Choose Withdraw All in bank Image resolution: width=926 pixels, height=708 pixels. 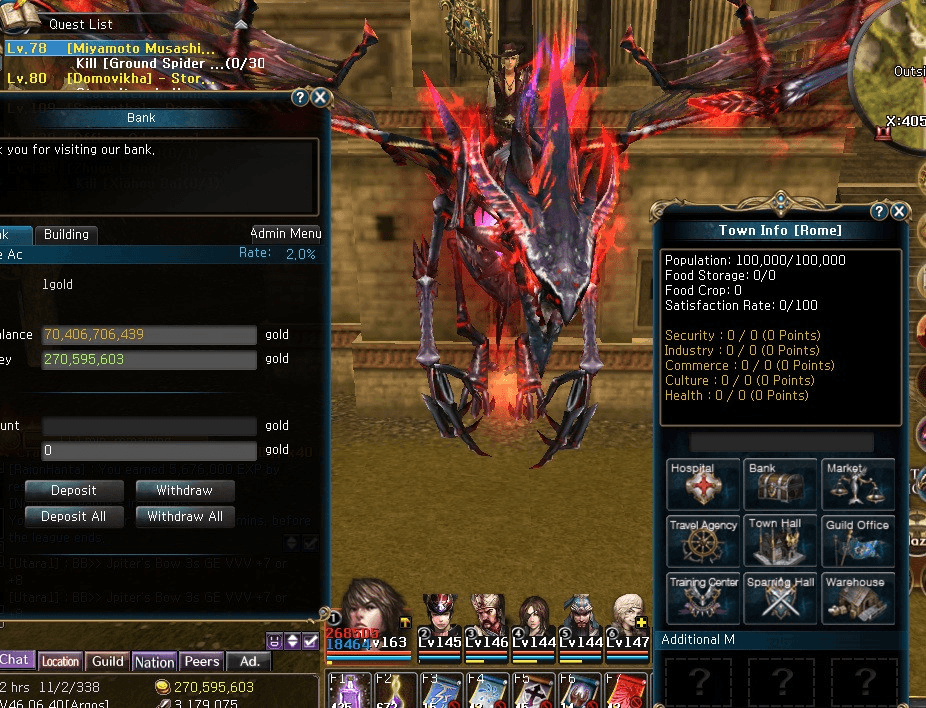[x=184, y=517]
